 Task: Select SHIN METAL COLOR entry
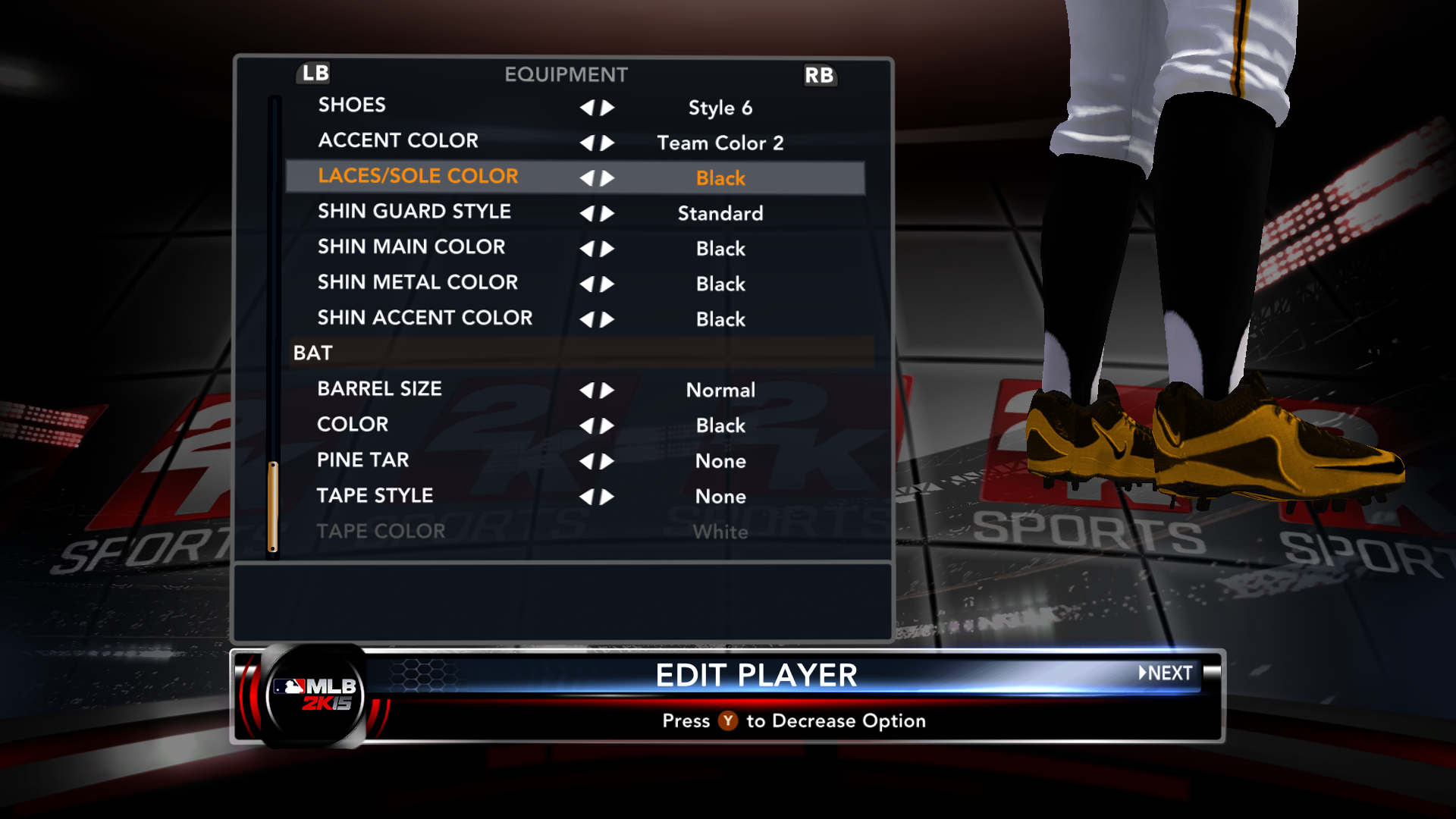[417, 283]
